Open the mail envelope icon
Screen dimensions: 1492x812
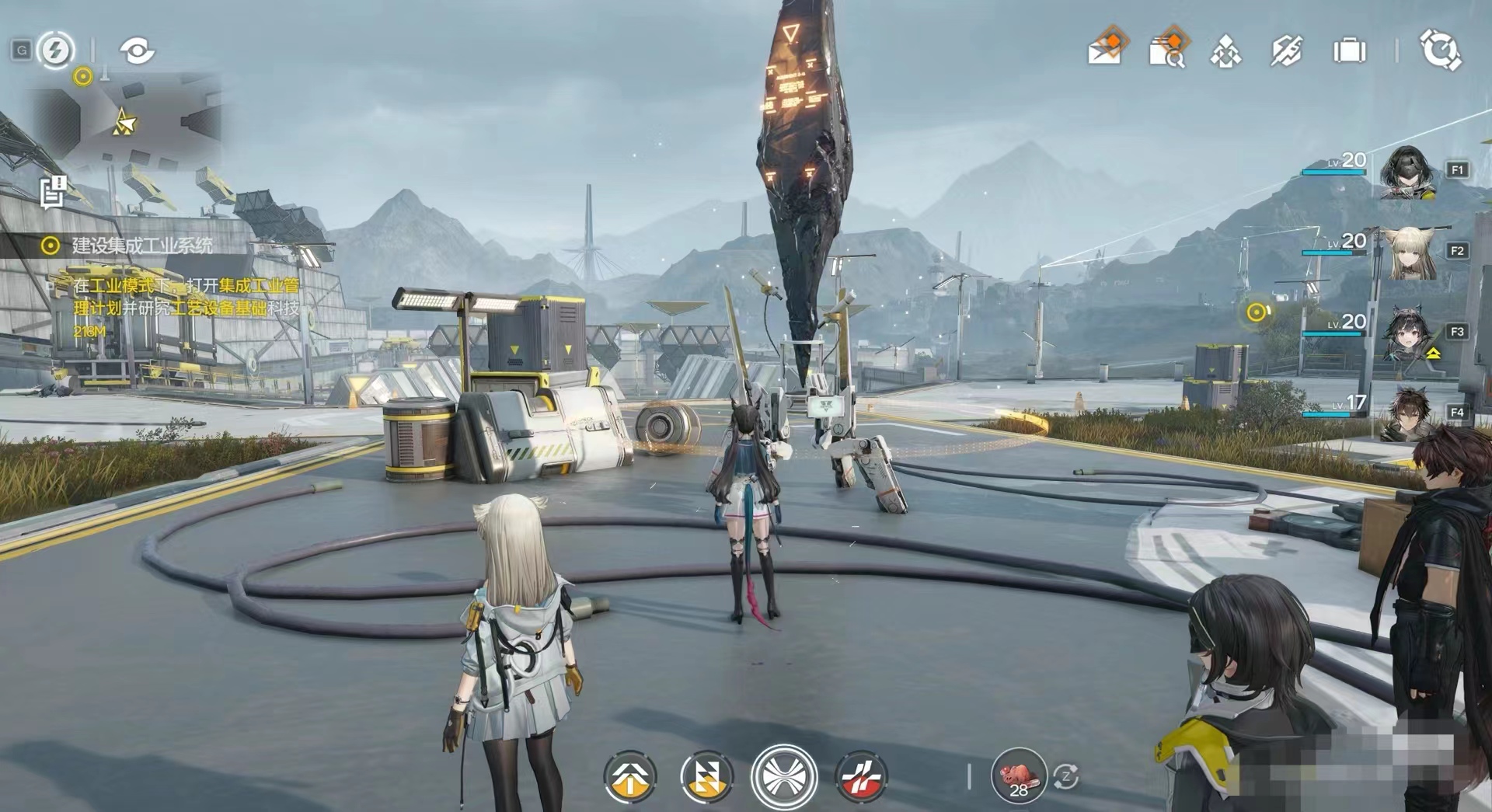(x=1107, y=49)
